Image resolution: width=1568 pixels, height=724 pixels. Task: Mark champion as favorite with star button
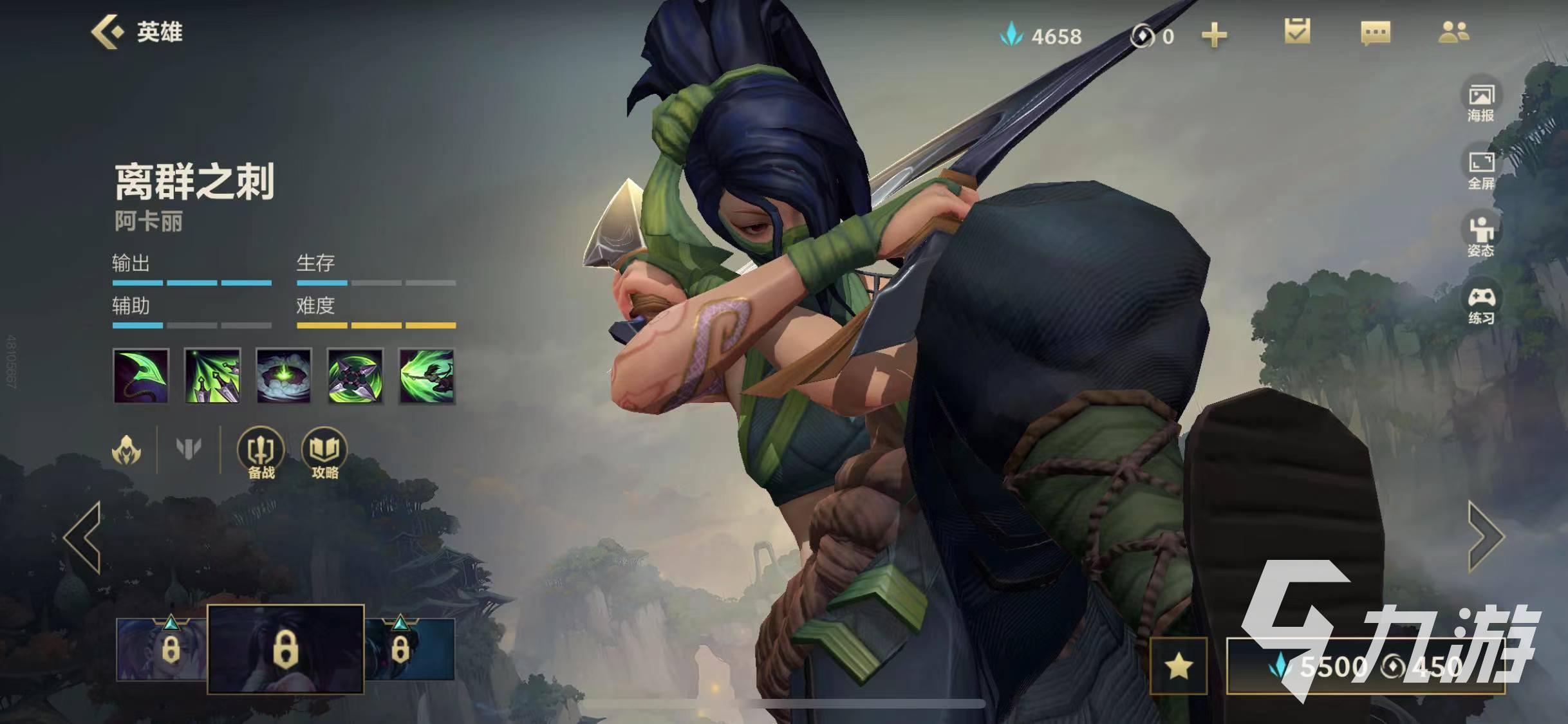[x=1178, y=666]
